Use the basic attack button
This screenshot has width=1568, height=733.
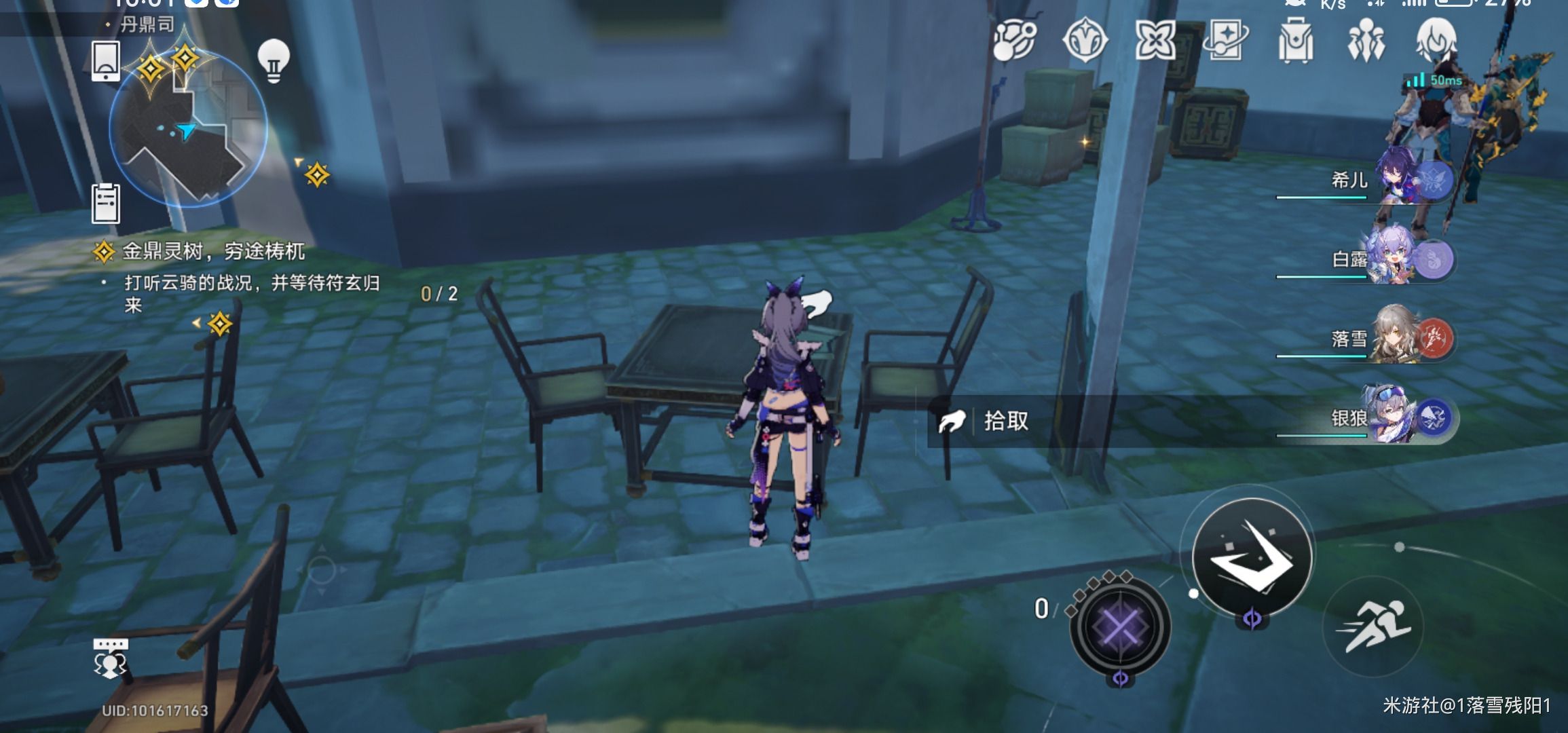point(1252,557)
